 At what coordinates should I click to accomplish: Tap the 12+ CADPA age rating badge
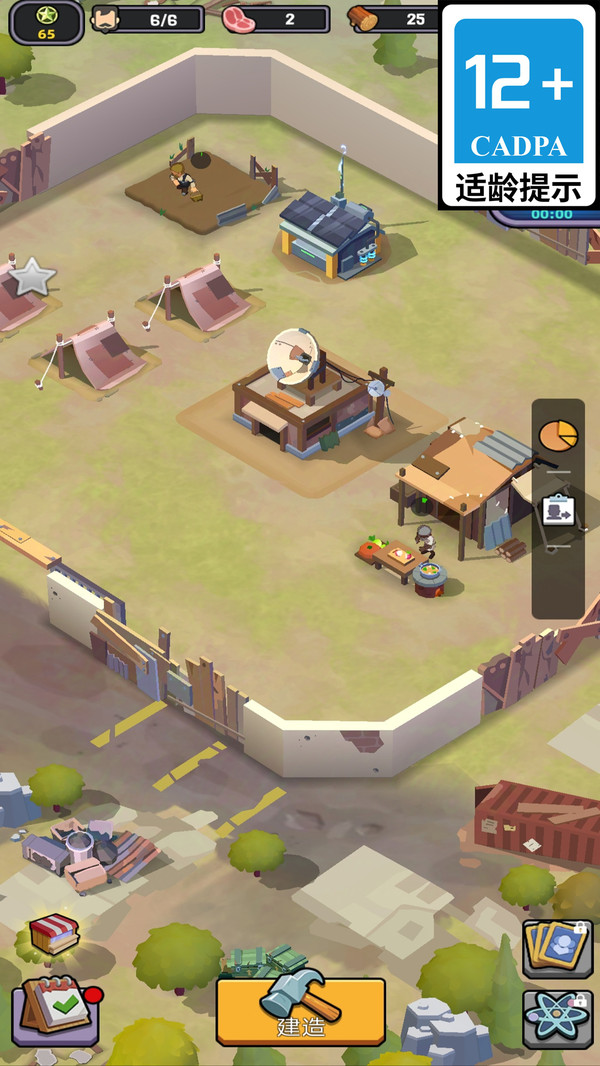tap(519, 104)
